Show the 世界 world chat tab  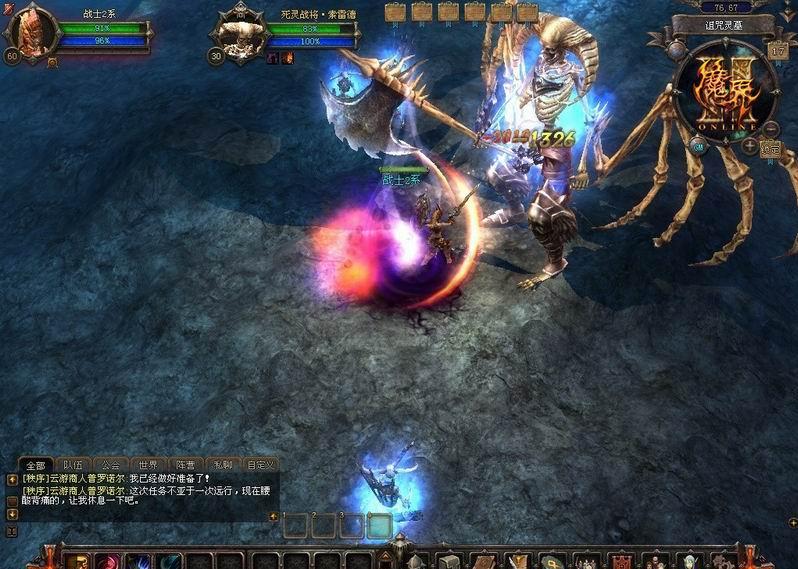pyautogui.click(x=148, y=465)
